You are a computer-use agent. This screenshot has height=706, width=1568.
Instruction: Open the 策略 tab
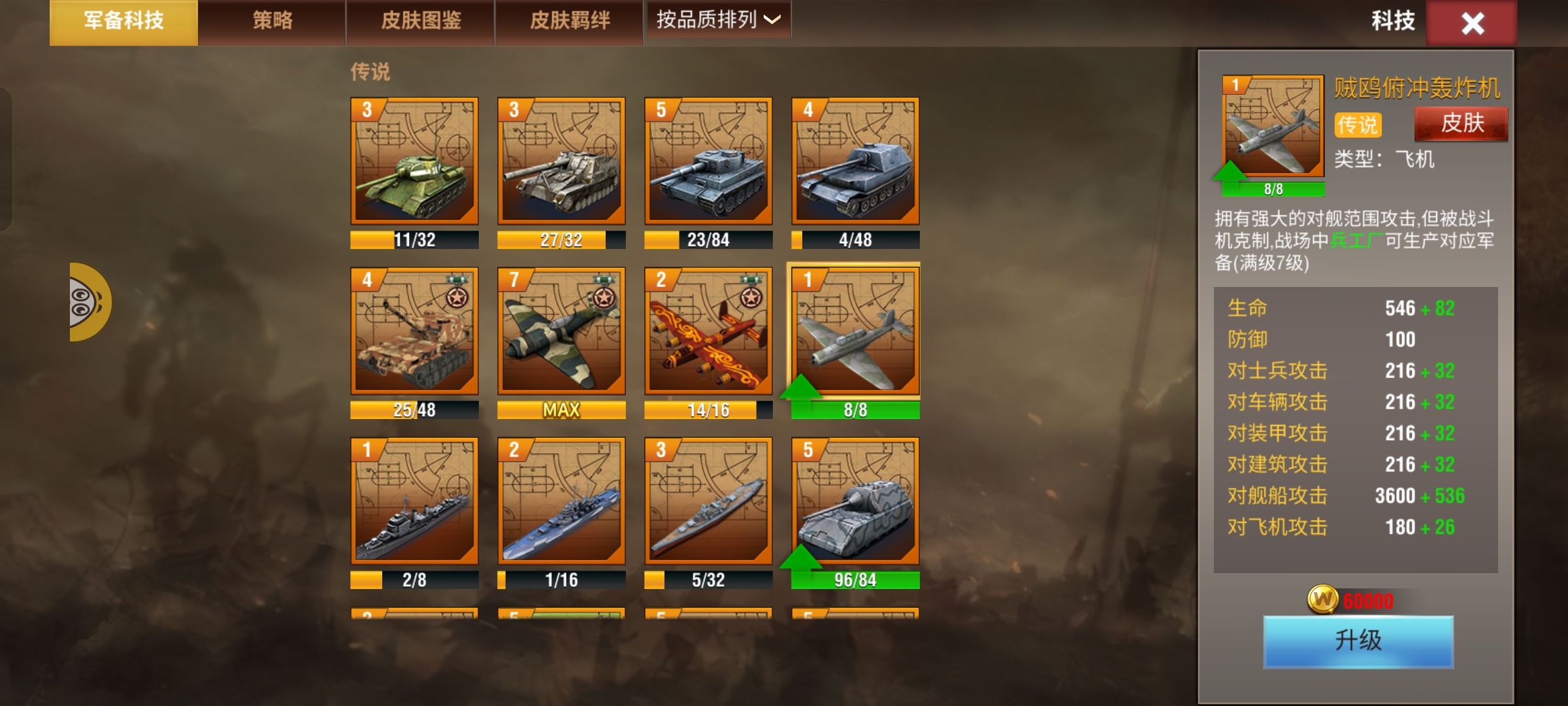(272, 22)
